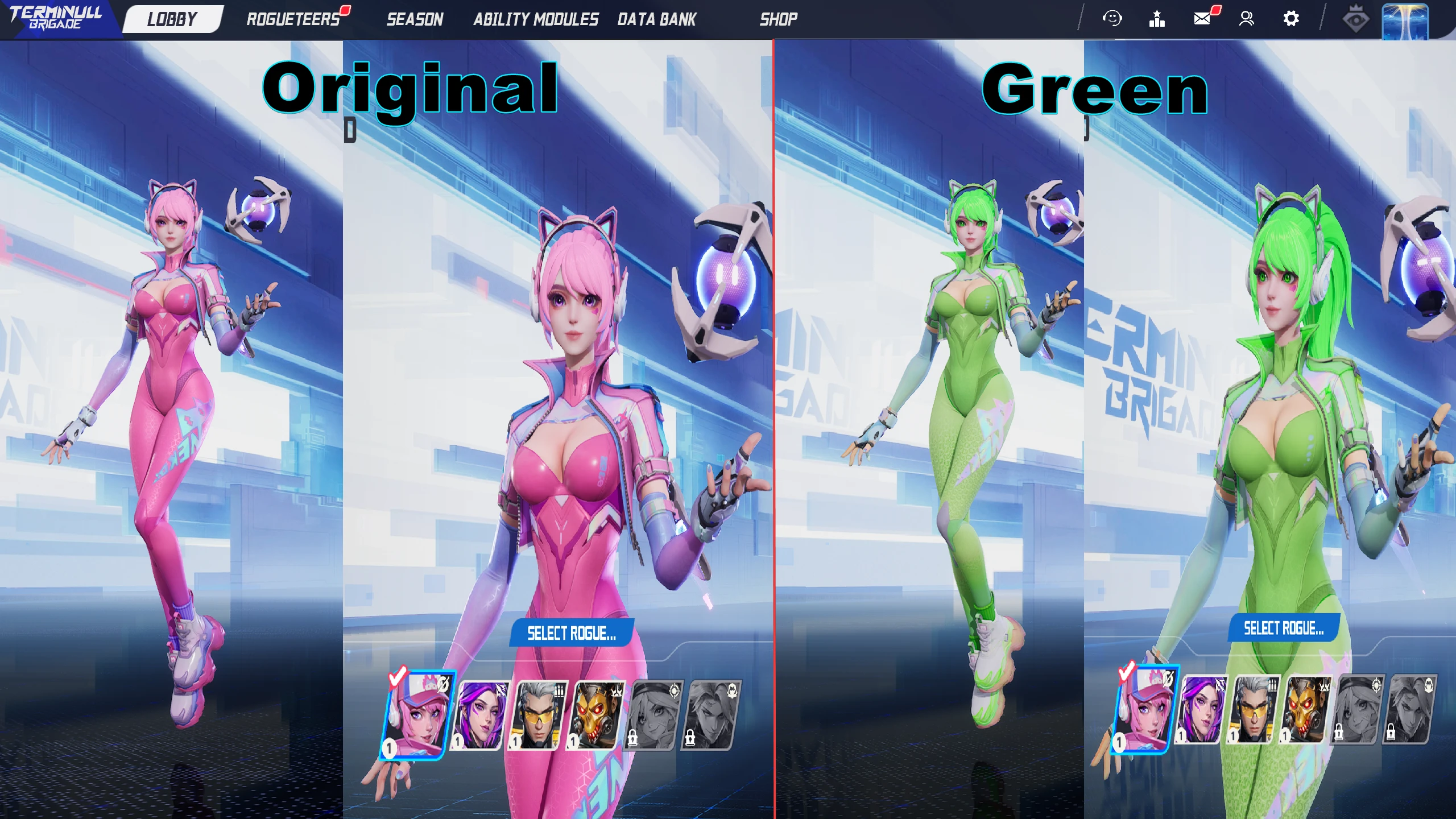Switch to the Season tab
Viewport: 1456px width, 819px height.
[415, 20]
